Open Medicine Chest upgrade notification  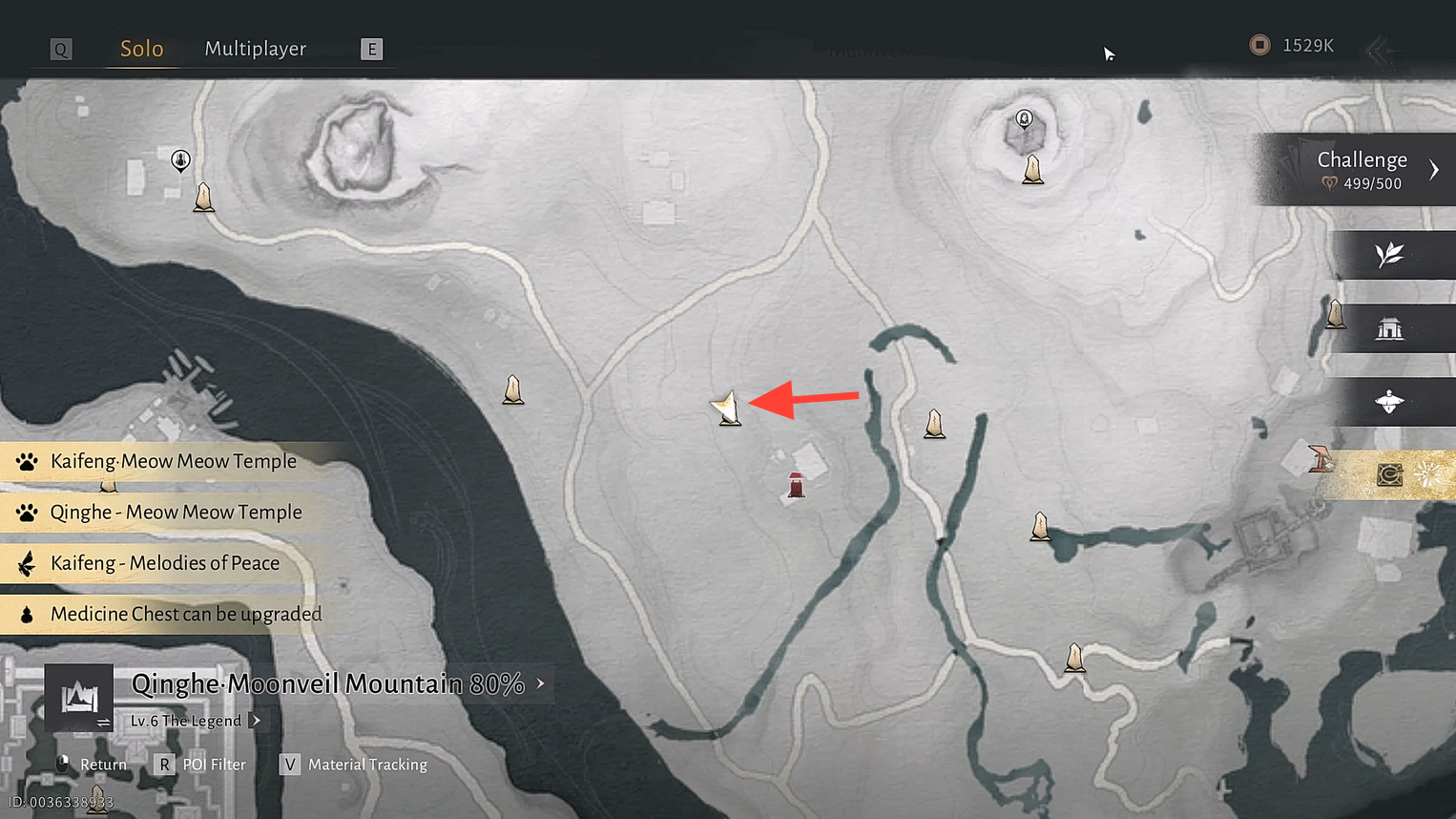(x=185, y=615)
